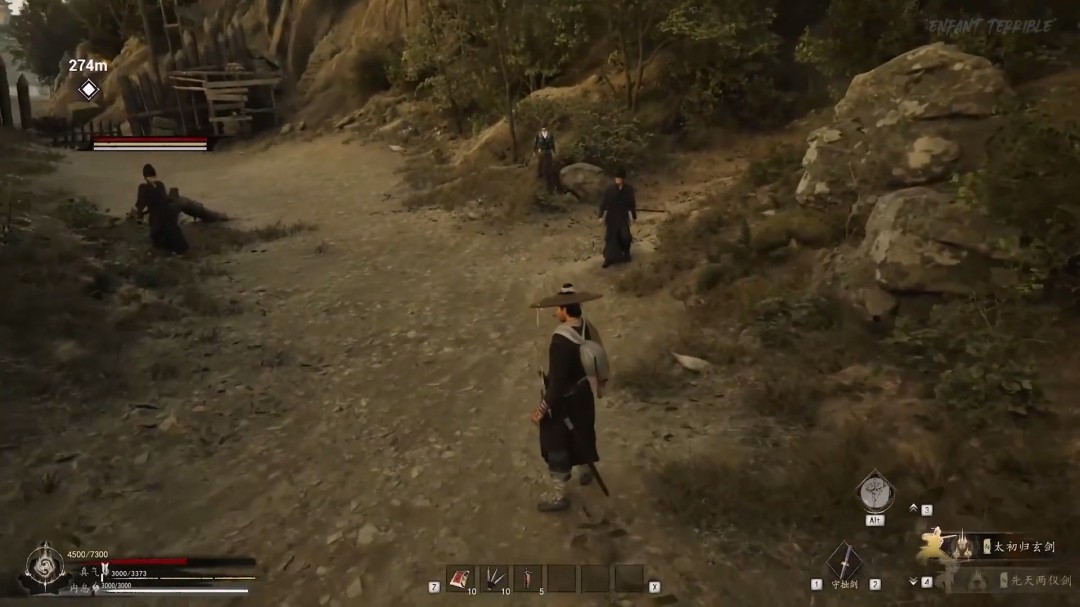Screen dimensions: 1080x607
Task: Use the throwing needles hotbar slot
Action: (x=494, y=578)
